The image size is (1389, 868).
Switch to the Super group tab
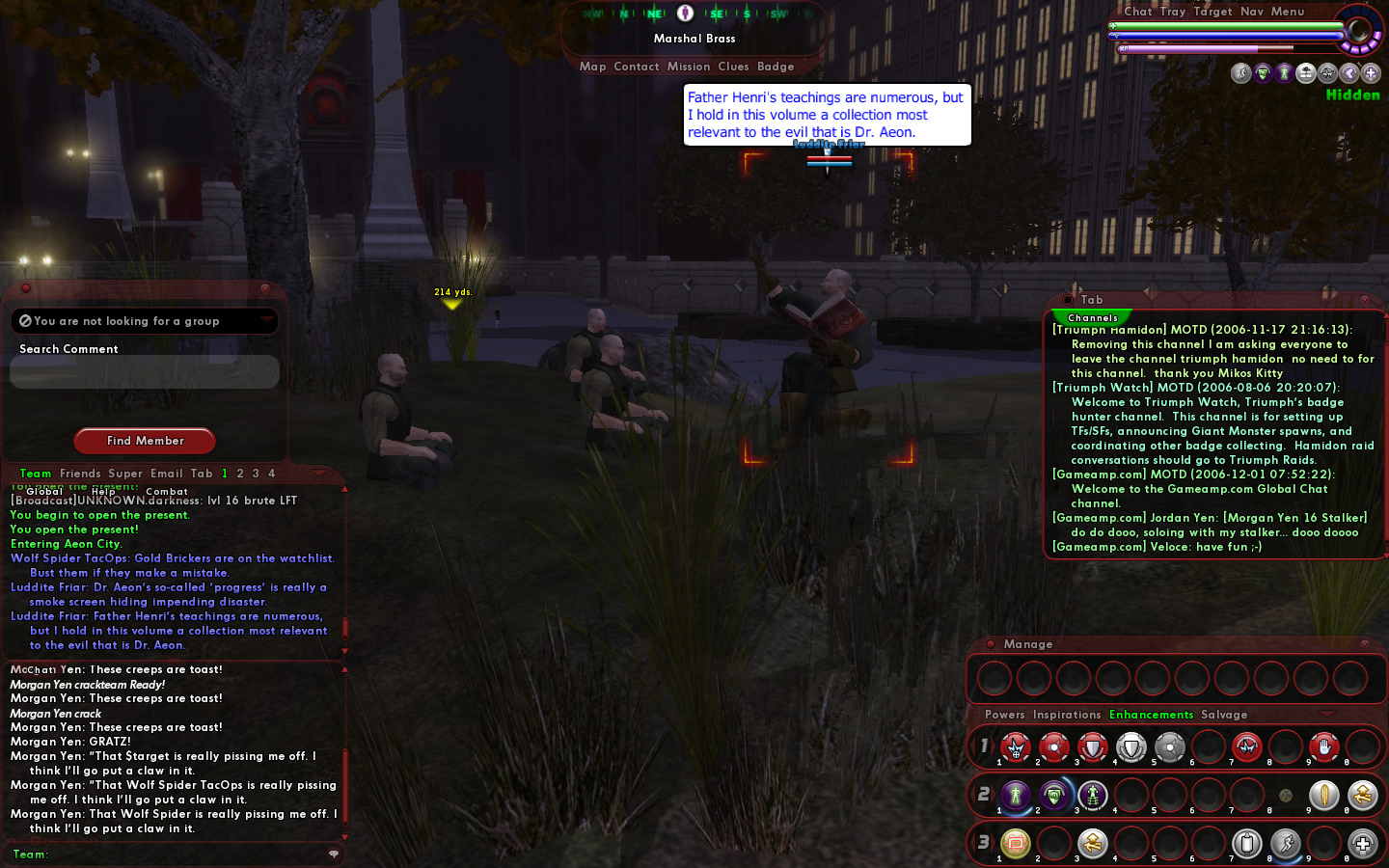point(125,474)
